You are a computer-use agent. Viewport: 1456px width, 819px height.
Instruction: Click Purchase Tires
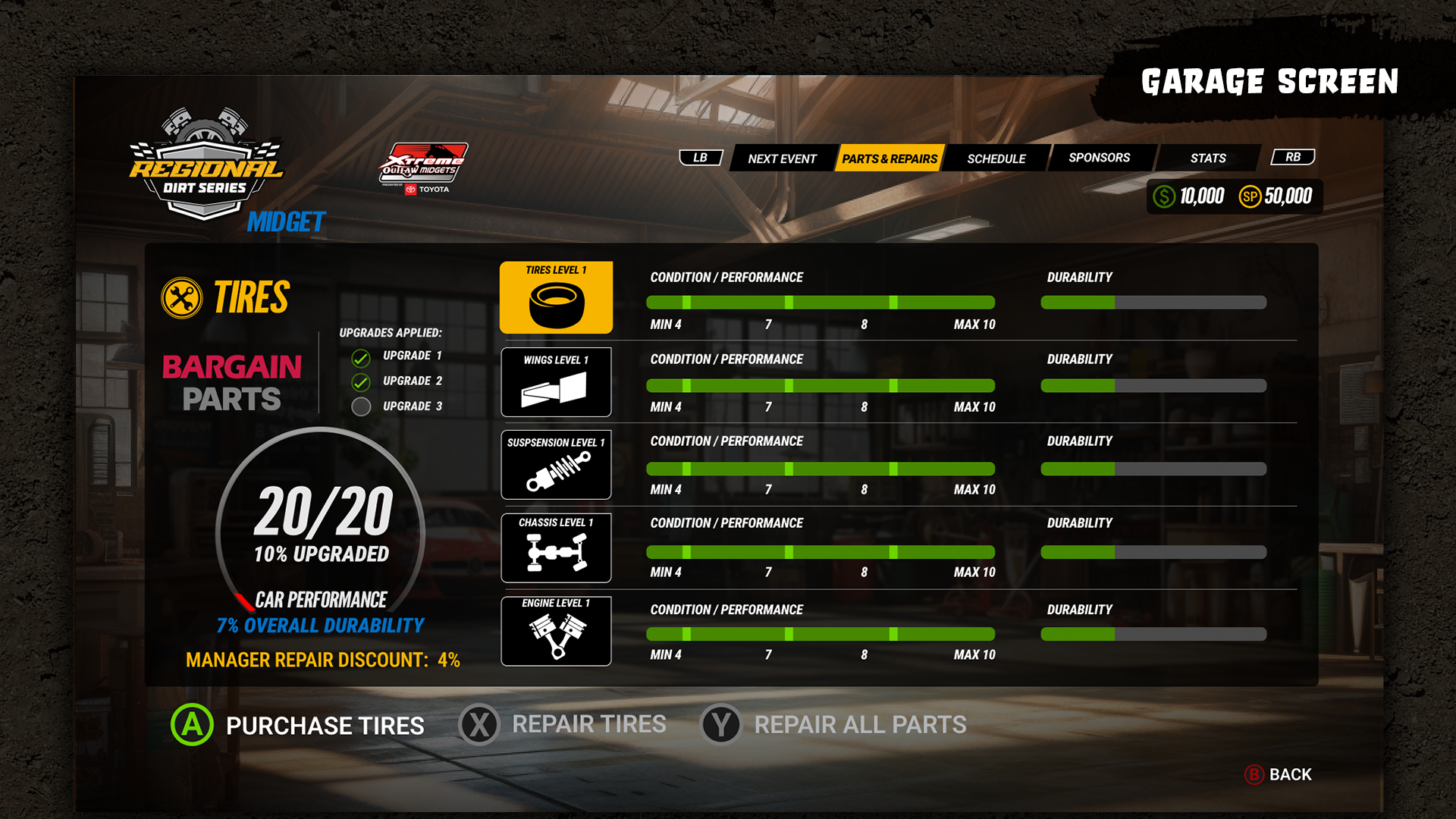tap(298, 725)
